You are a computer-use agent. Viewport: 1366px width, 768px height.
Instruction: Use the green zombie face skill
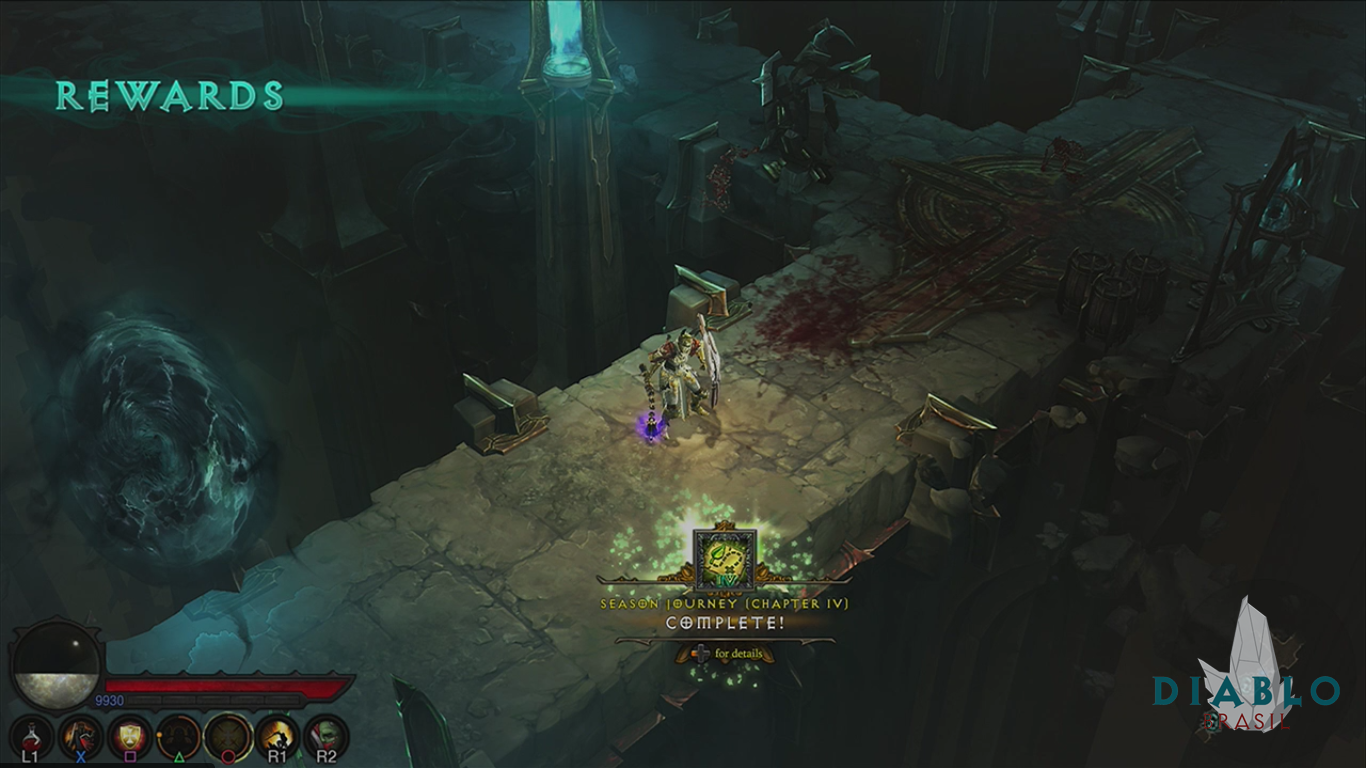tap(326, 737)
